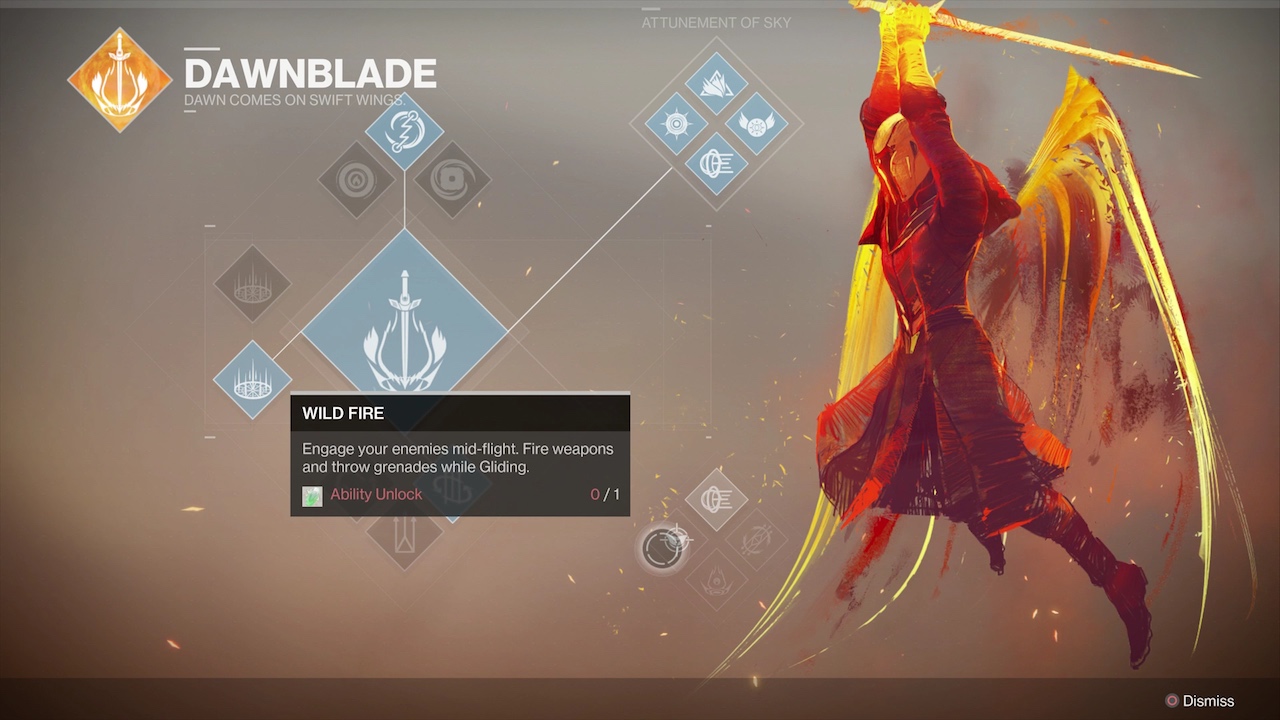
Task: Pick the dimmed swirl-and-square grenade node
Action: tap(452, 181)
